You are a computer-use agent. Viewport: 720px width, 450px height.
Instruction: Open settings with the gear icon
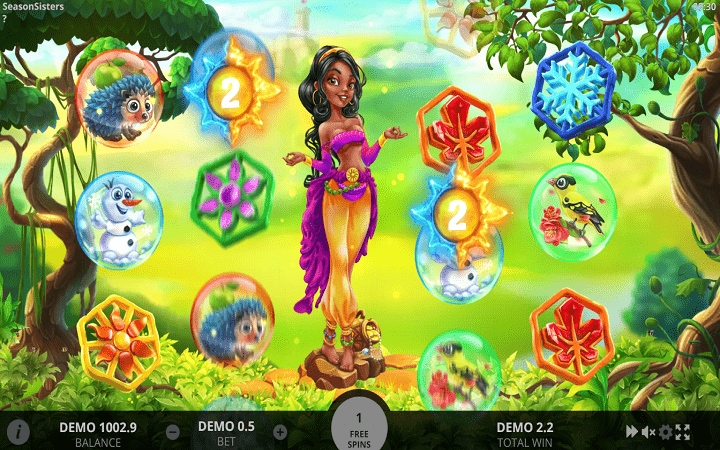pyautogui.click(x=665, y=432)
